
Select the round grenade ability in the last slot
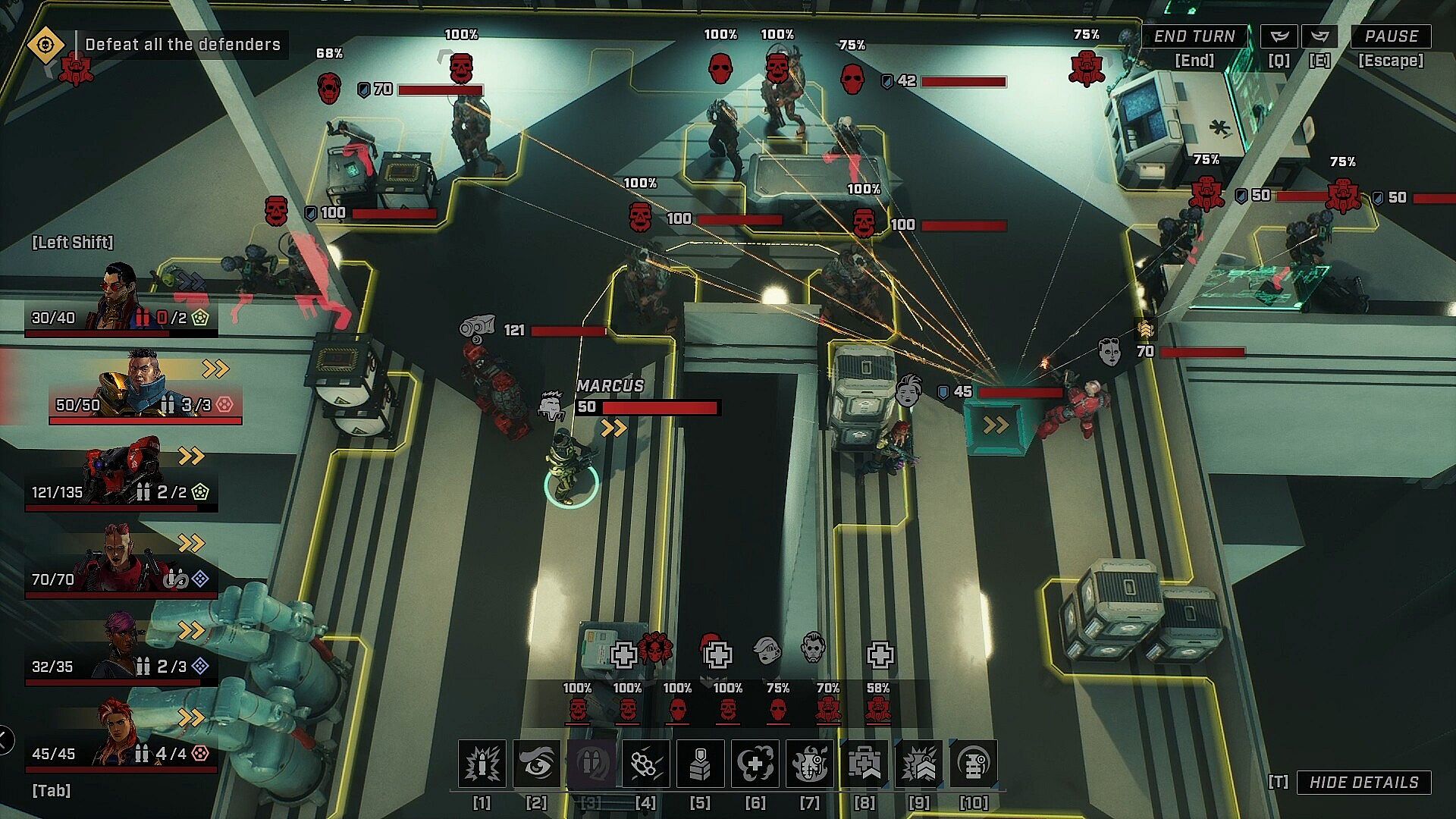click(973, 764)
